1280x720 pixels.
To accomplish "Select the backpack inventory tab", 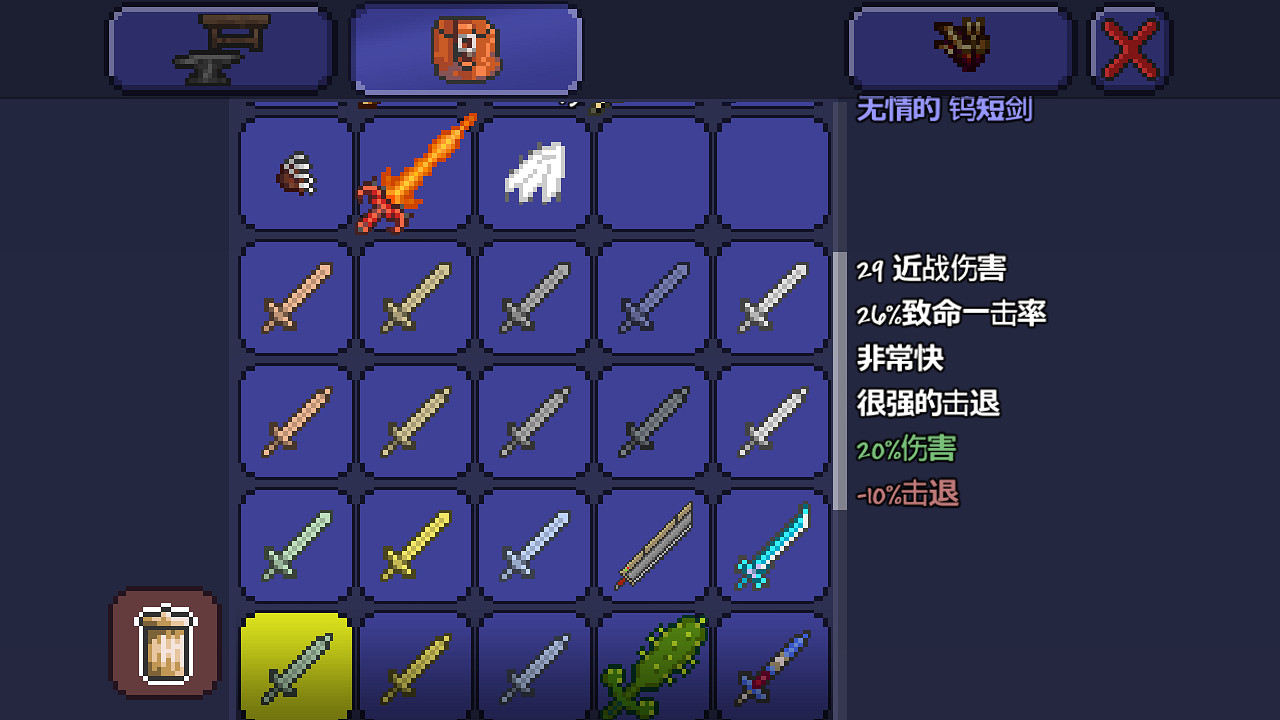I will 465,47.
